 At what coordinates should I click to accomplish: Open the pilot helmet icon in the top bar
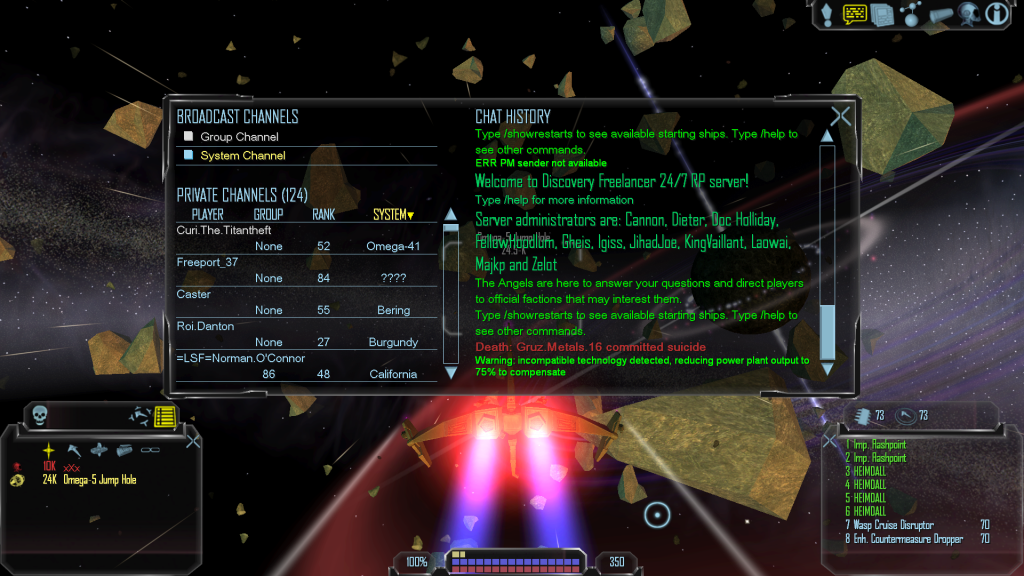(968, 14)
